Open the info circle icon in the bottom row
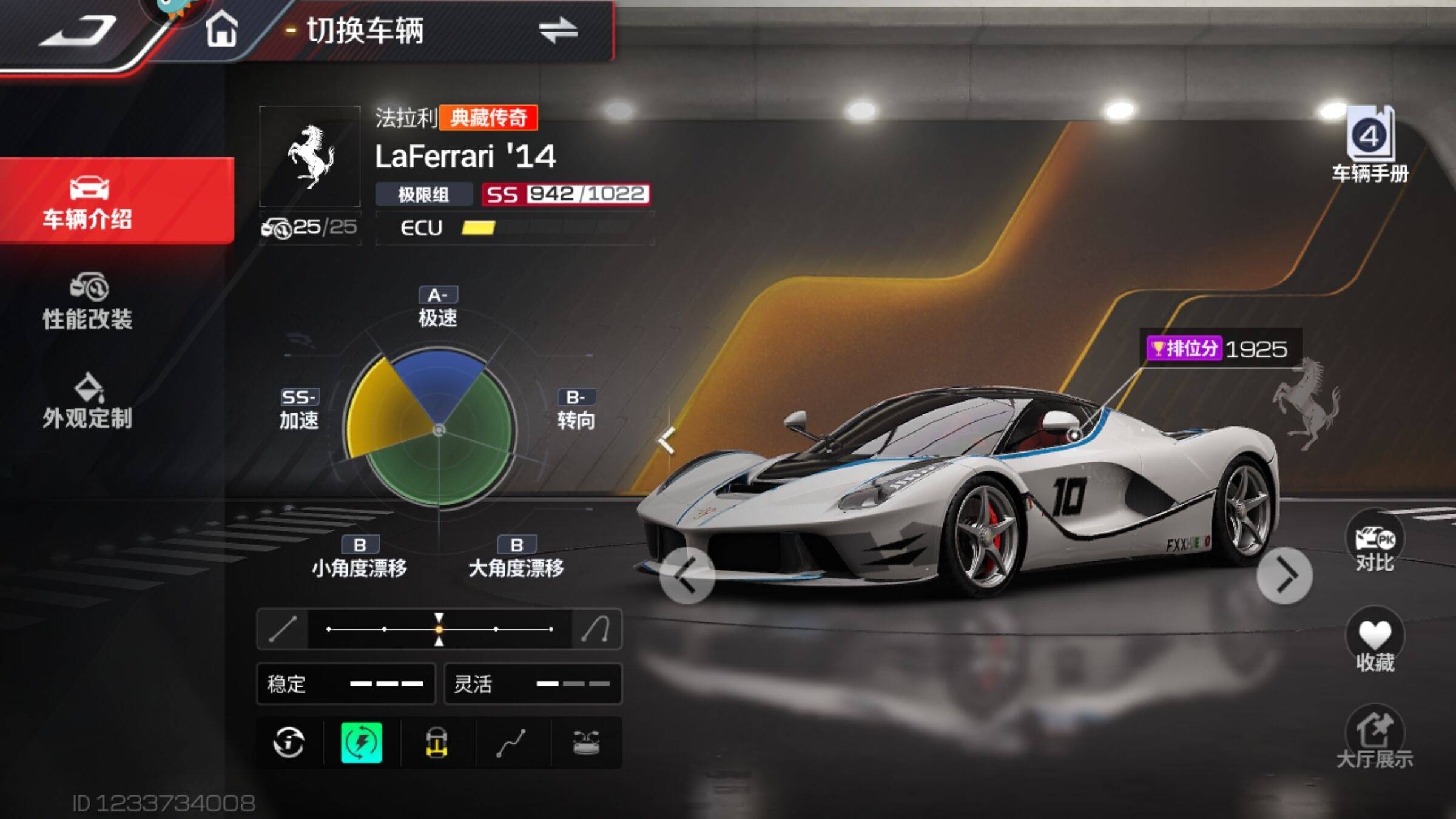1456x819 pixels. click(289, 742)
